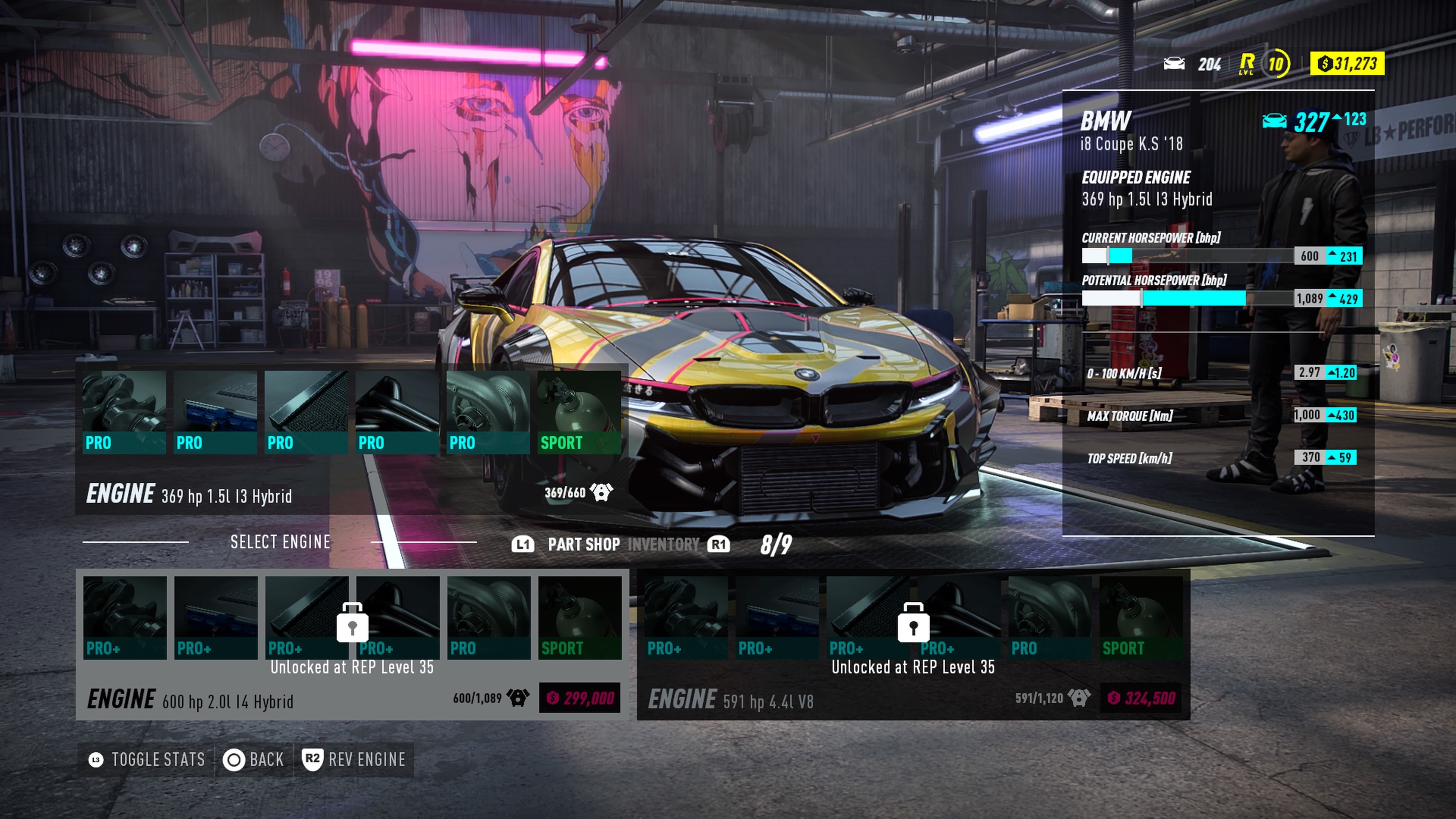Screen dimensions: 1456x819
Task: Click the Potential Horsepower progress bar
Action: click(1187, 299)
